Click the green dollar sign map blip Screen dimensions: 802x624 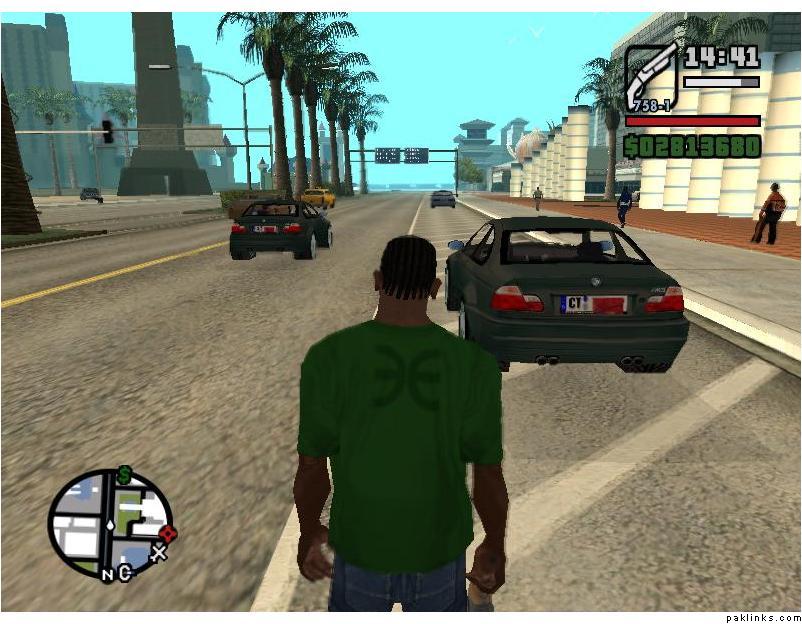click(x=124, y=474)
